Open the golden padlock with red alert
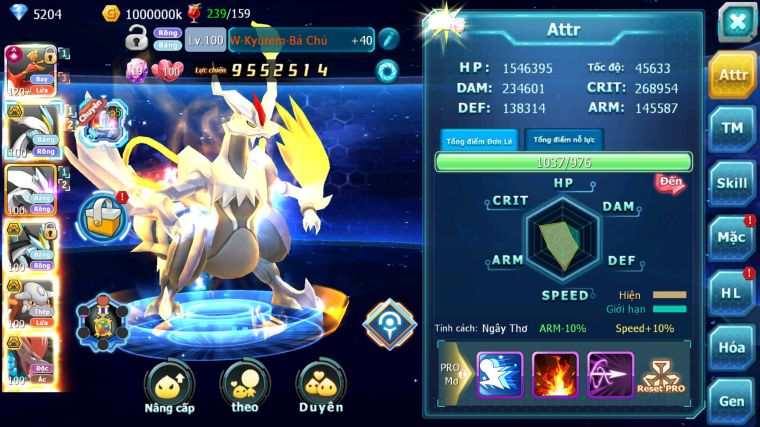 point(102,214)
